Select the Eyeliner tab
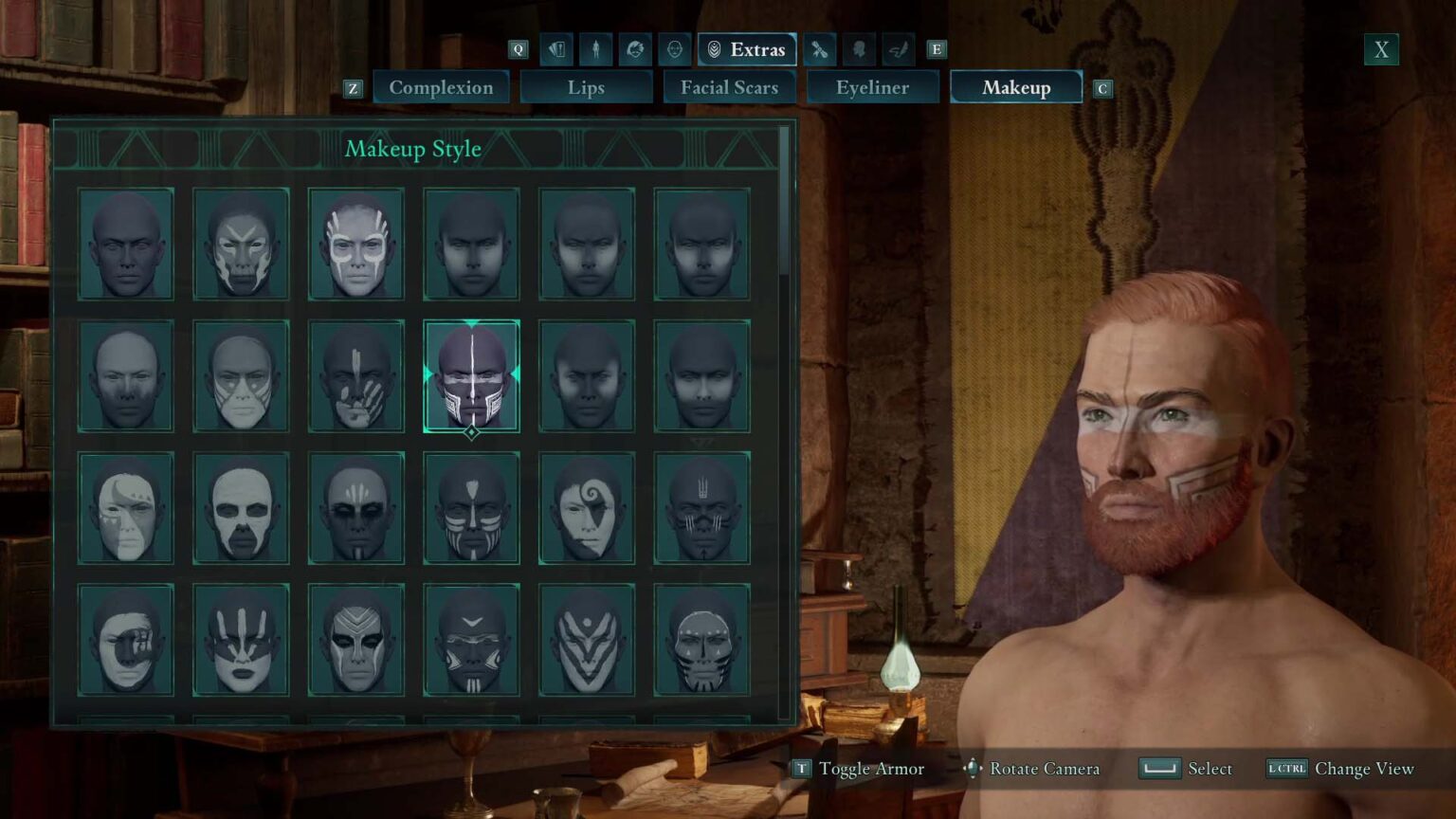 [x=872, y=87]
